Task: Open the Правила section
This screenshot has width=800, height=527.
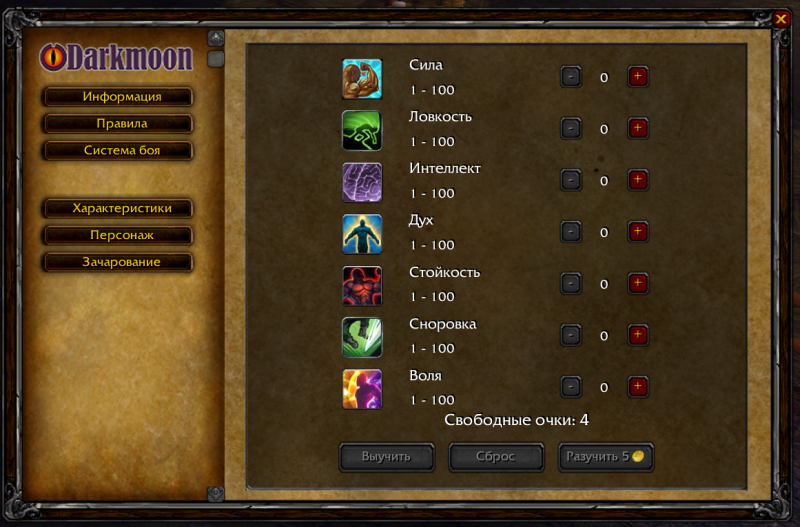Action: (118, 124)
